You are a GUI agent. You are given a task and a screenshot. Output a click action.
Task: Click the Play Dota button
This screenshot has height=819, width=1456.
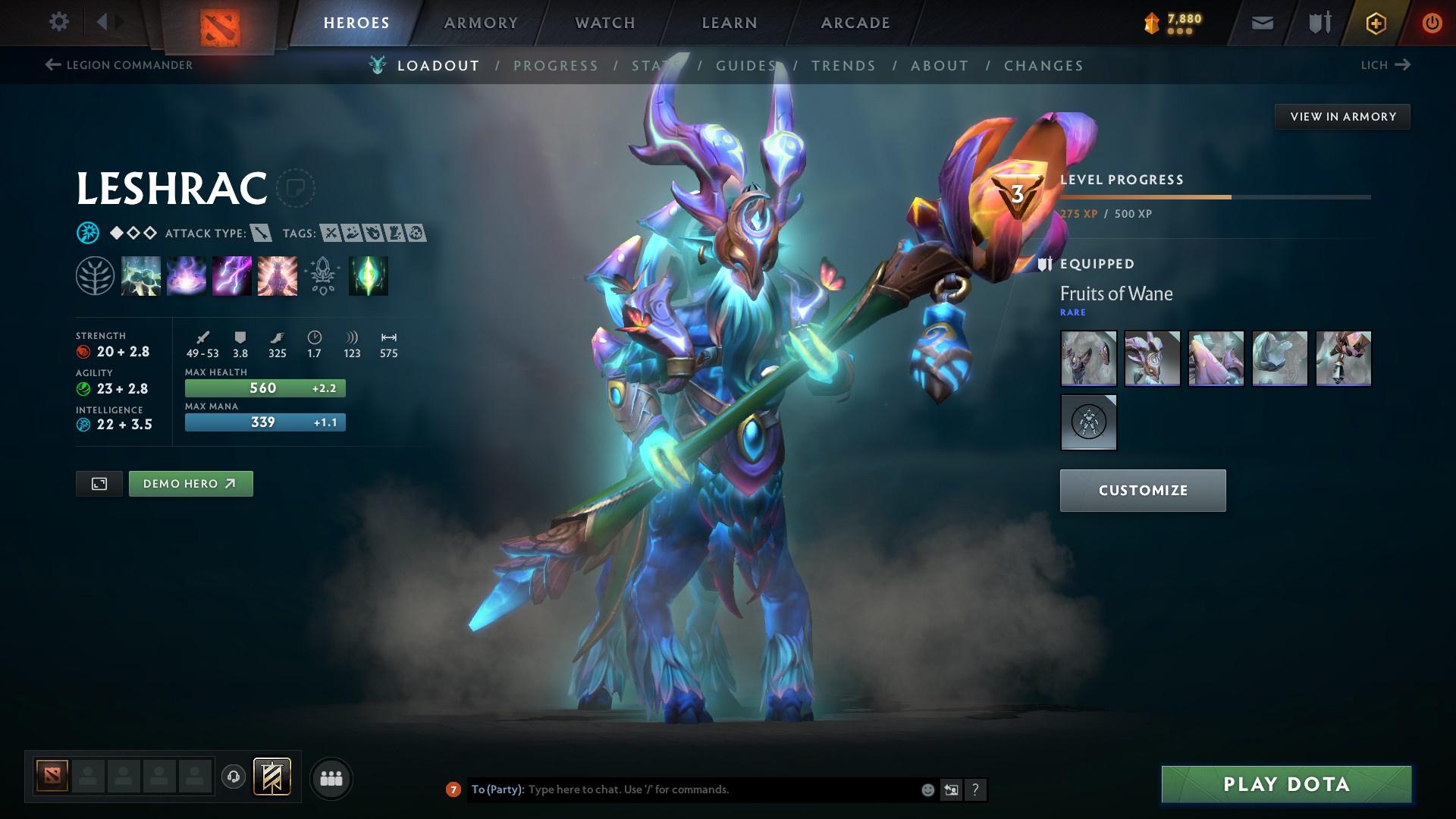(1286, 784)
